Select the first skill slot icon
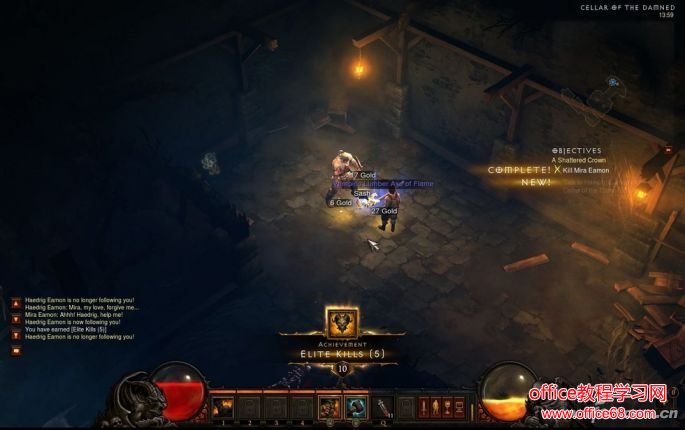 point(222,407)
